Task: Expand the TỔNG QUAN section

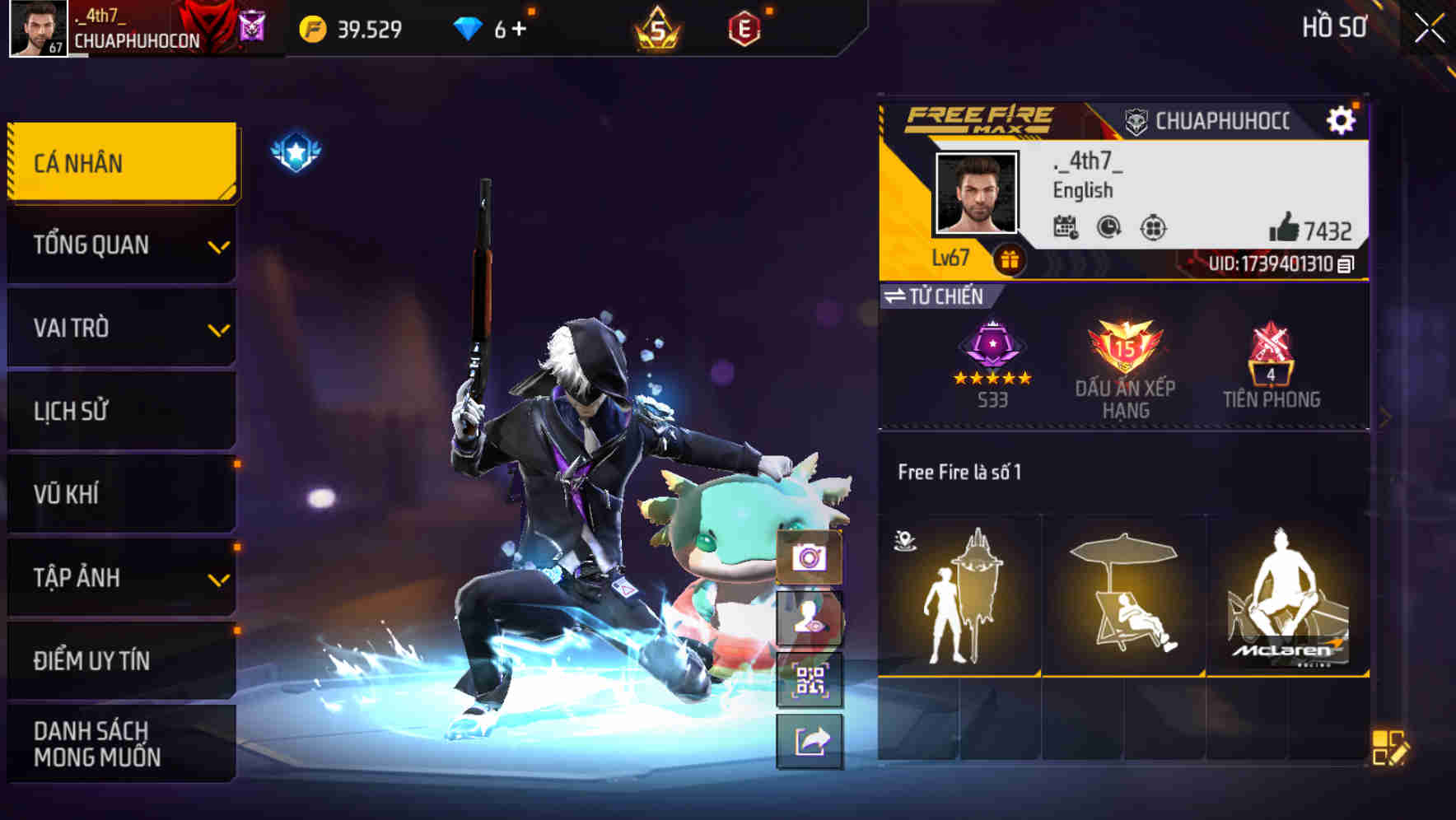Action: pyautogui.click(x=120, y=245)
